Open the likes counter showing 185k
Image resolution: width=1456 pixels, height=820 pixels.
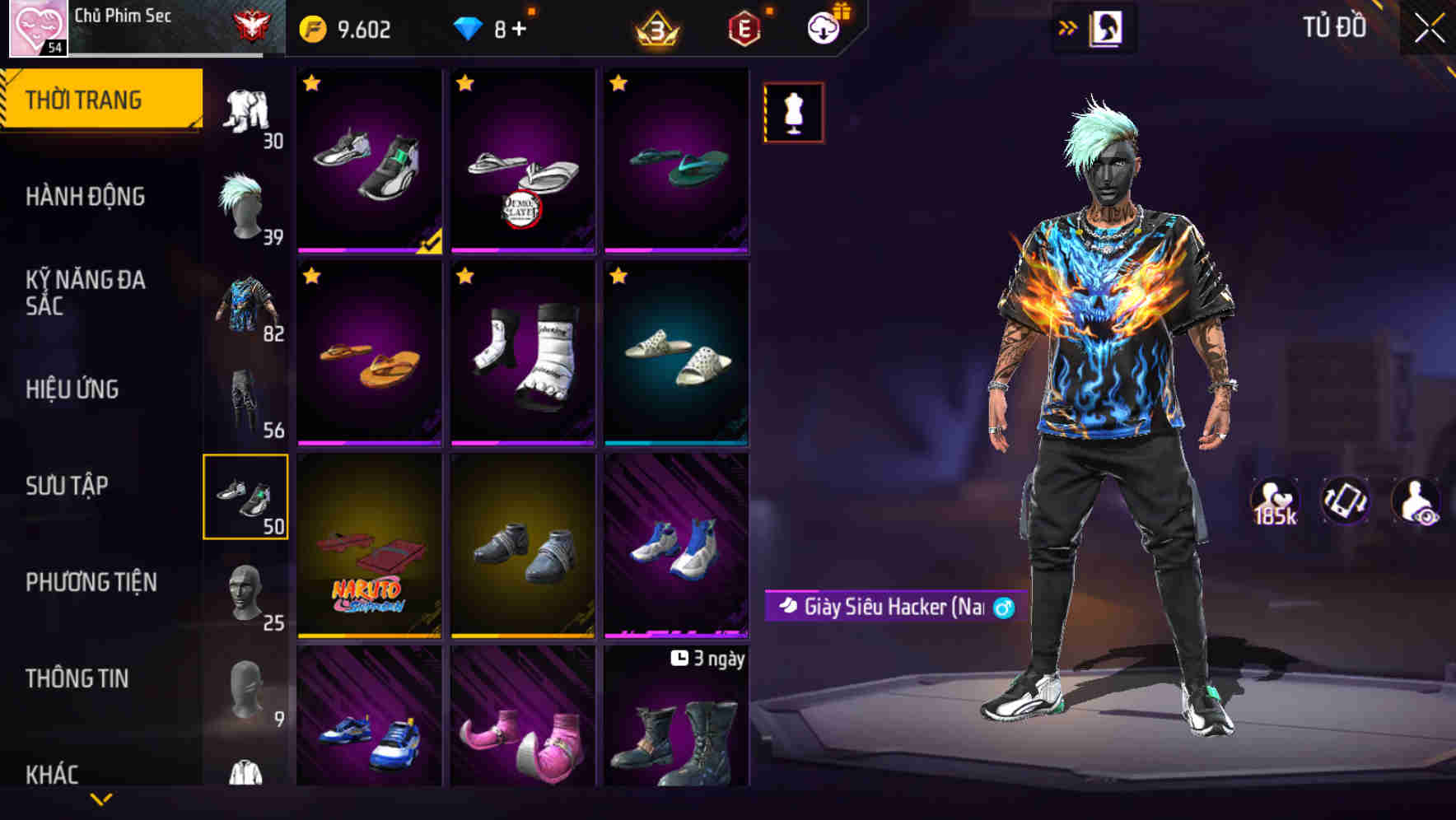[1276, 501]
